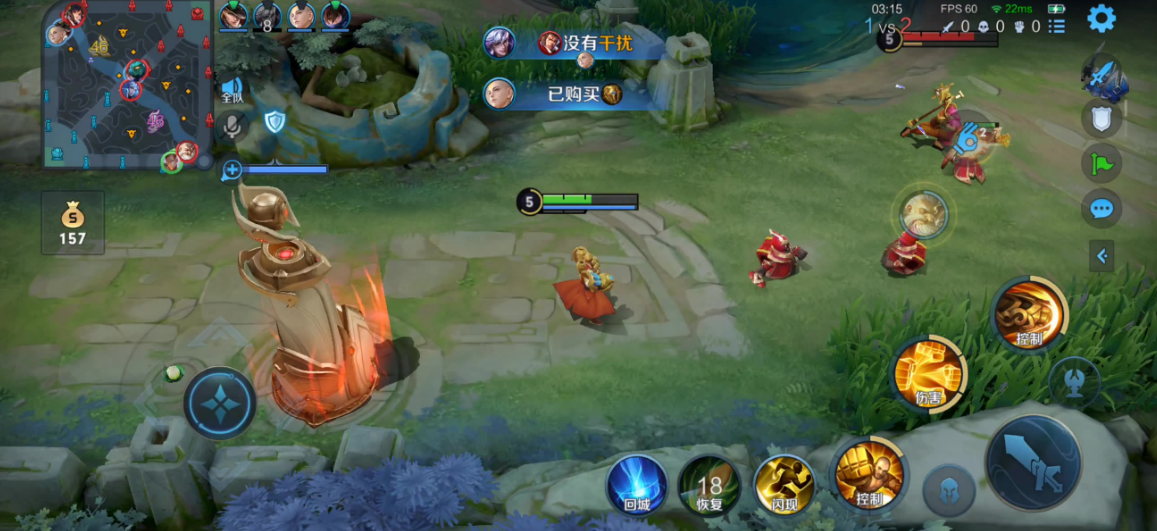
Task: Tap the helmet target-hero button
Action: click(x=948, y=490)
